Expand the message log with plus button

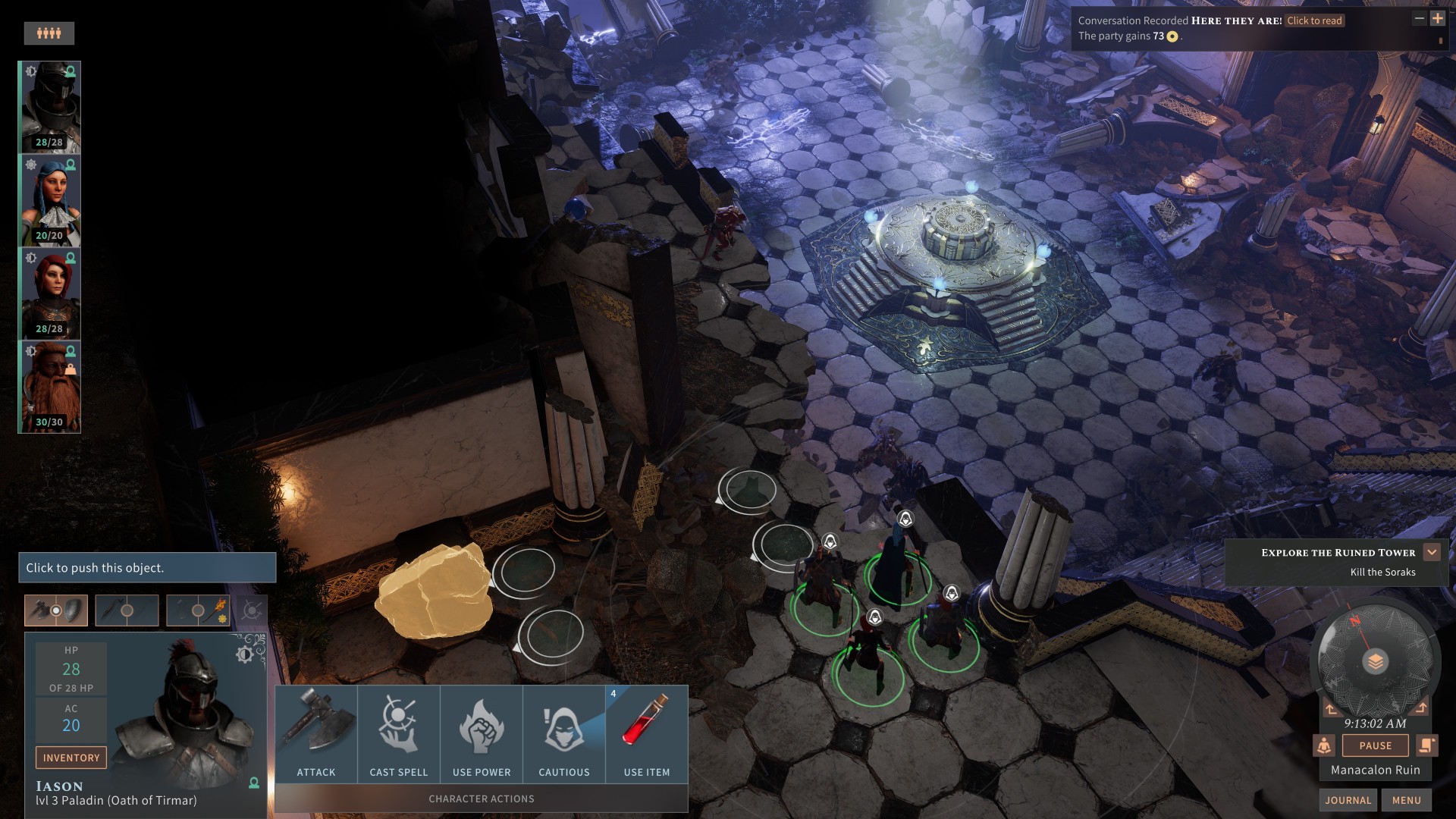click(1437, 18)
